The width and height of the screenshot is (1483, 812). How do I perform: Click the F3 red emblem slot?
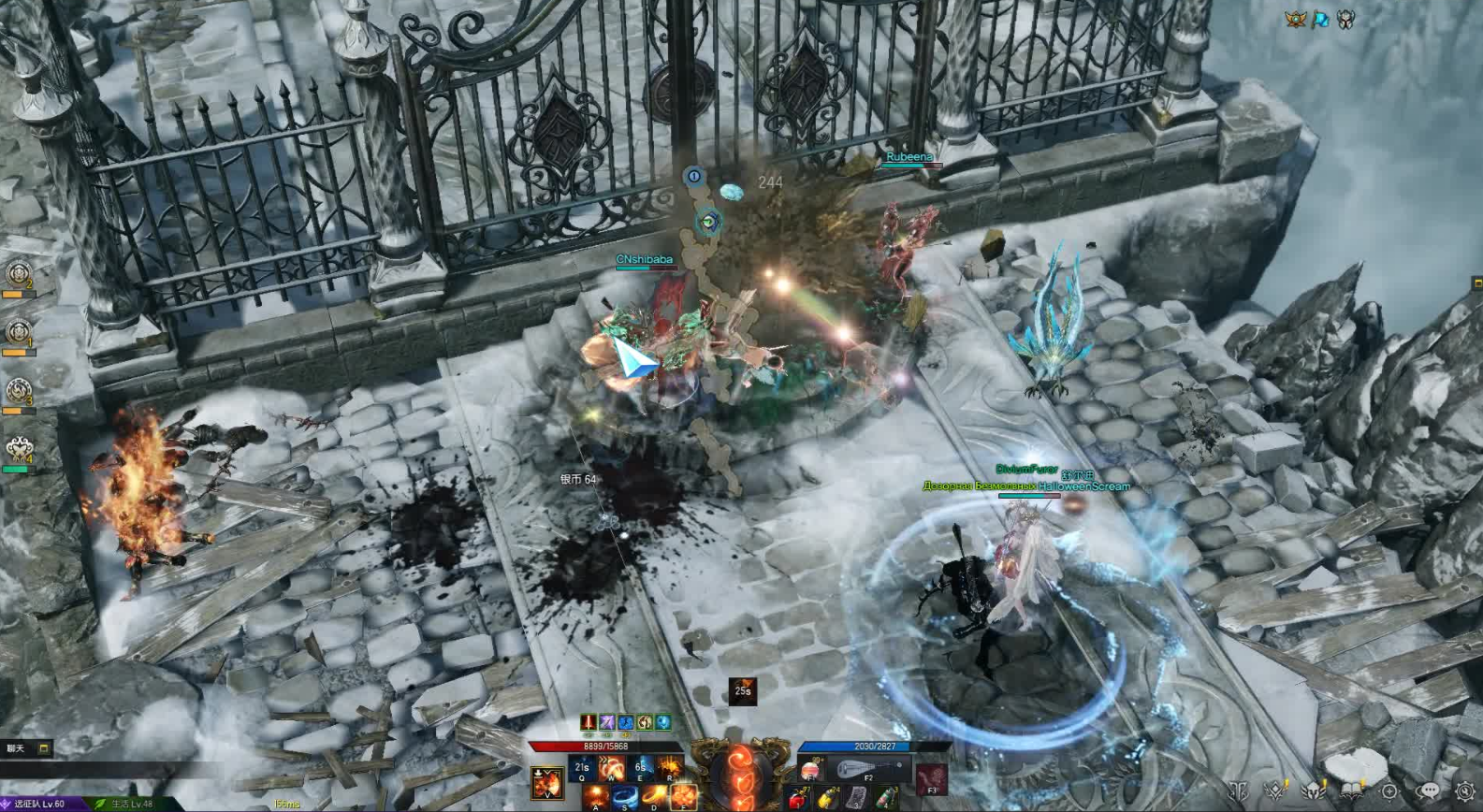coord(931,778)
